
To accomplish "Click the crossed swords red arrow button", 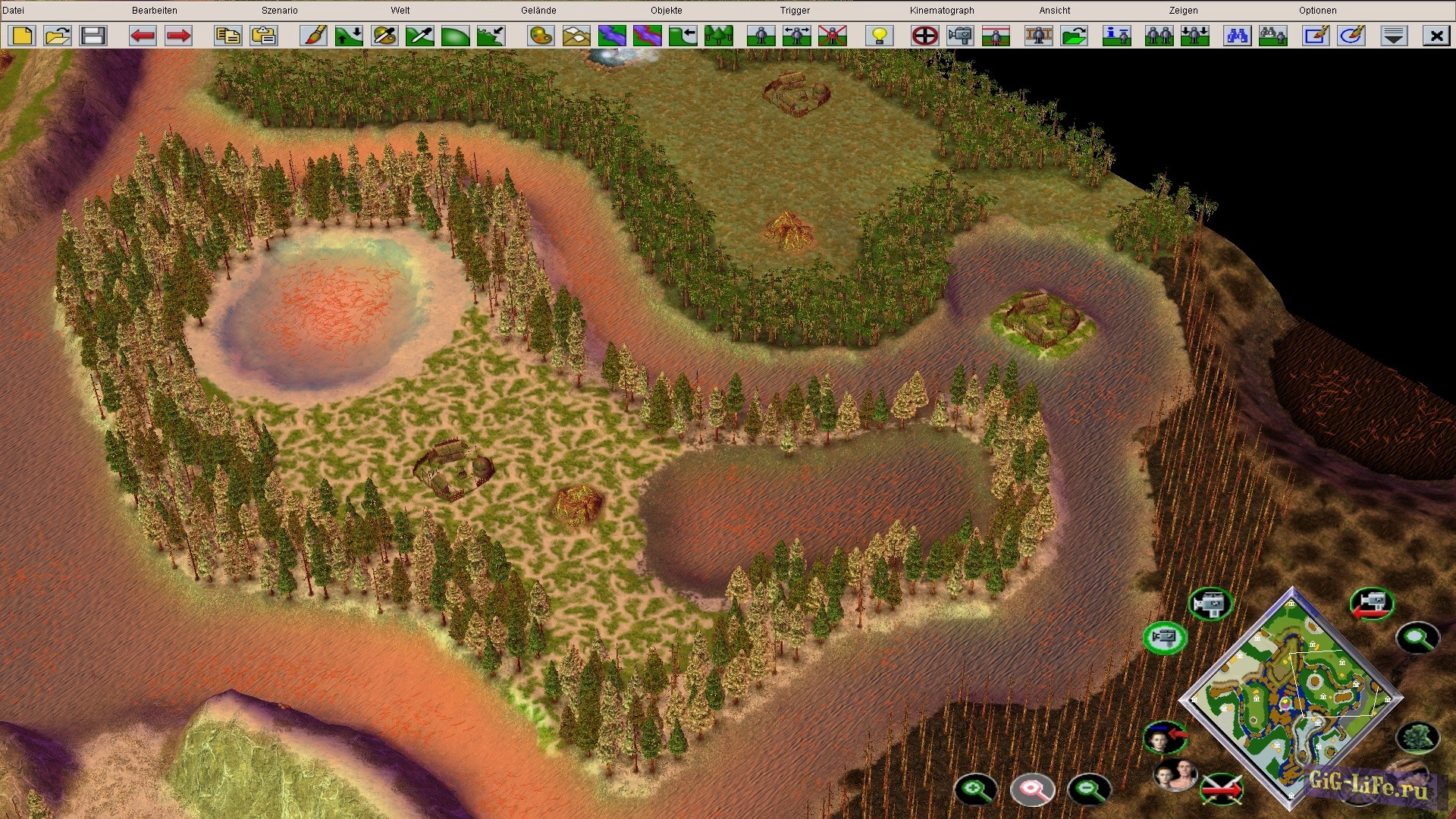I will tap(1222, 789).
